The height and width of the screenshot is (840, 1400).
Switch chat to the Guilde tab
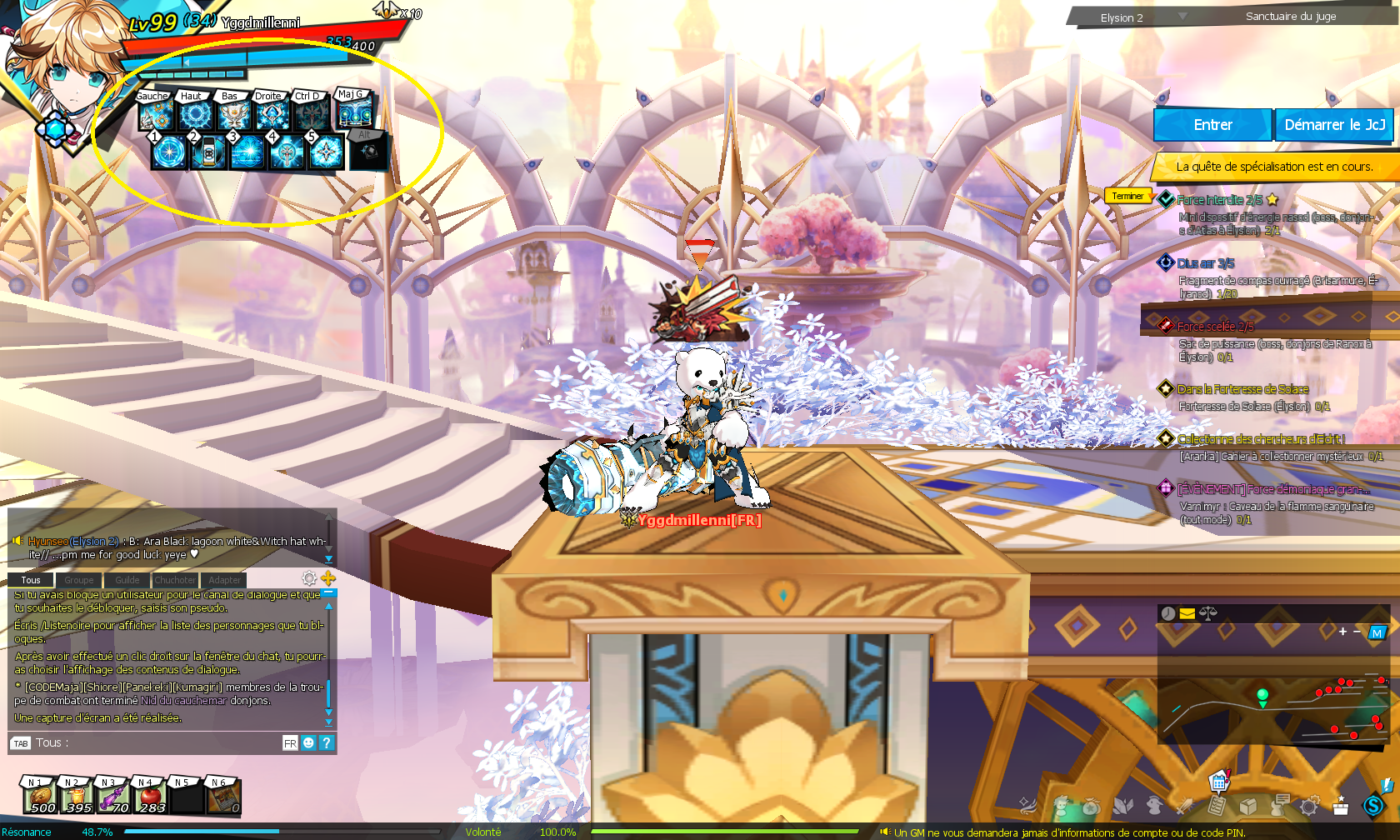point(127,580)
